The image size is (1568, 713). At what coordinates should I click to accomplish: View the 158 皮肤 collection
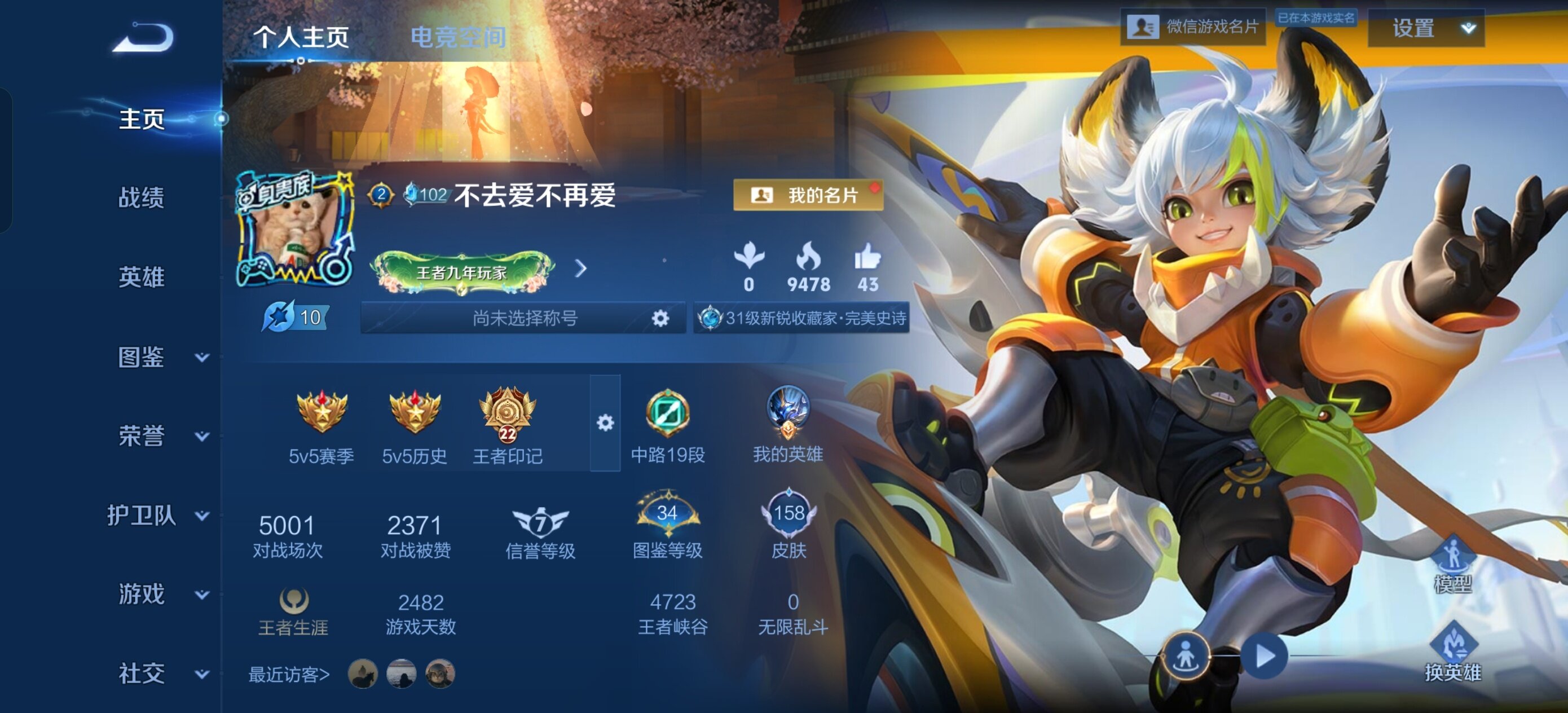(x=789, y=525)
